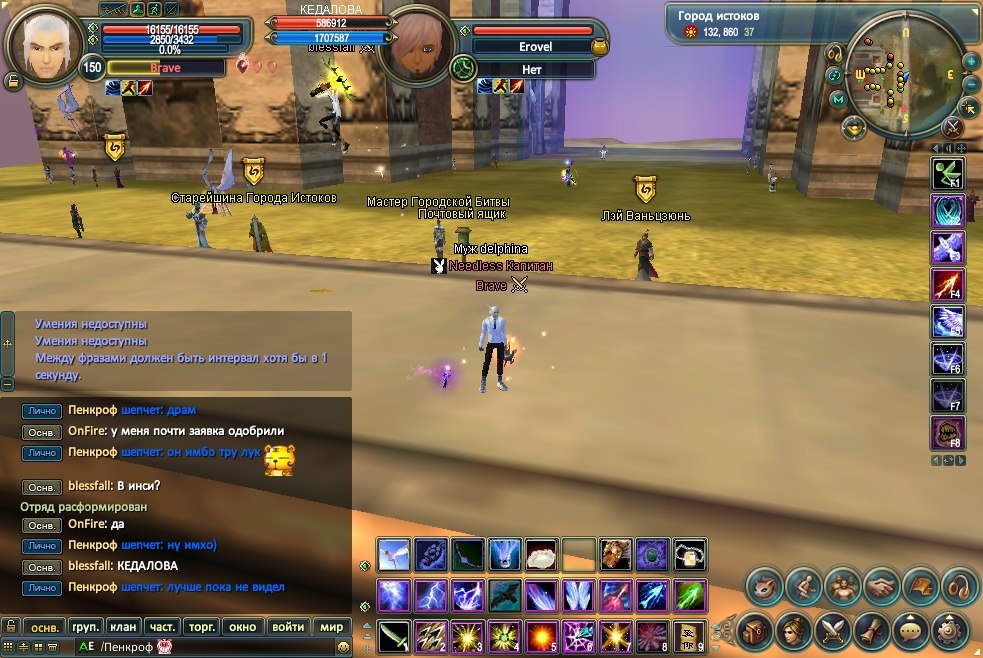Open the gear settings menu button

[x=949, y=630]
